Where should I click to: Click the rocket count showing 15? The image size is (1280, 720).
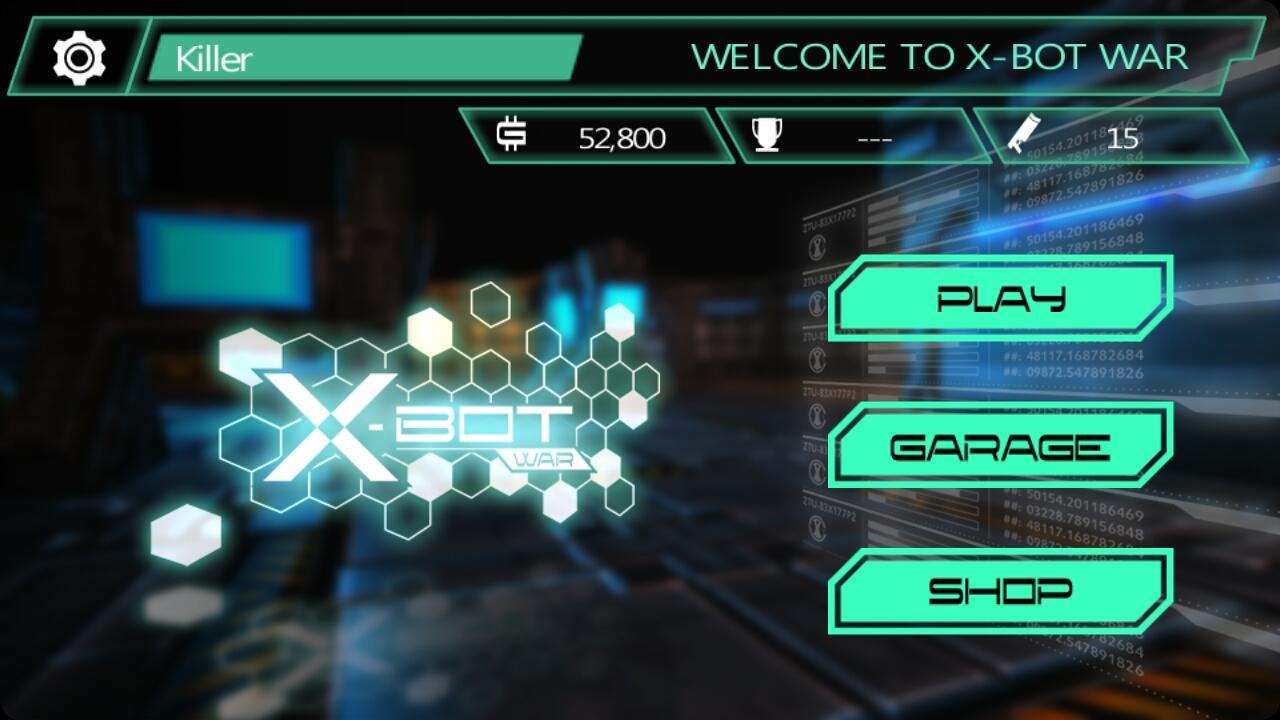coord(1125,137)
